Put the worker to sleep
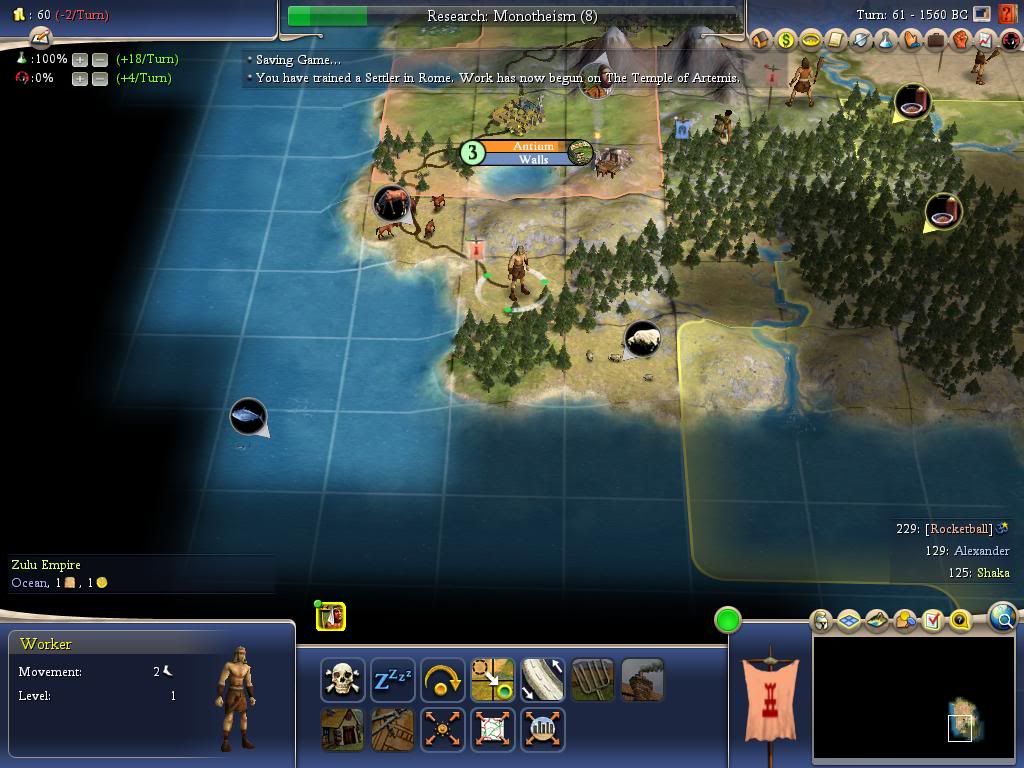 393,680
